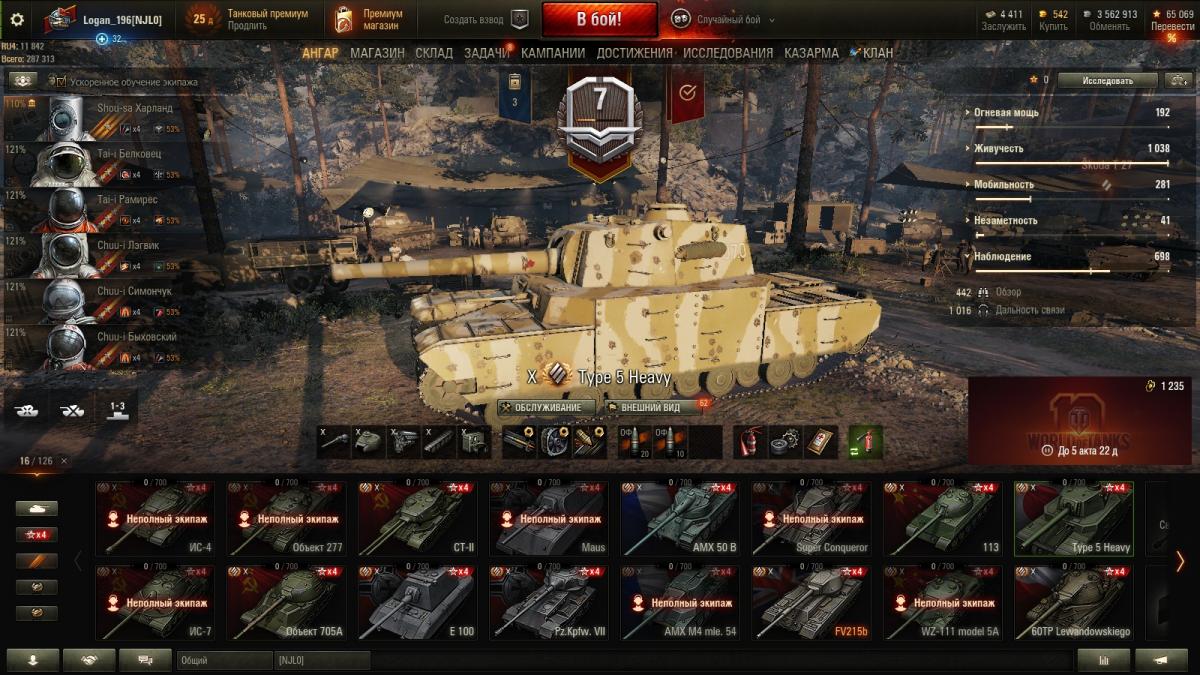Open «Внешний вид» customization
This screenshot has width=1200, height=675.
[x=650, y=408]
